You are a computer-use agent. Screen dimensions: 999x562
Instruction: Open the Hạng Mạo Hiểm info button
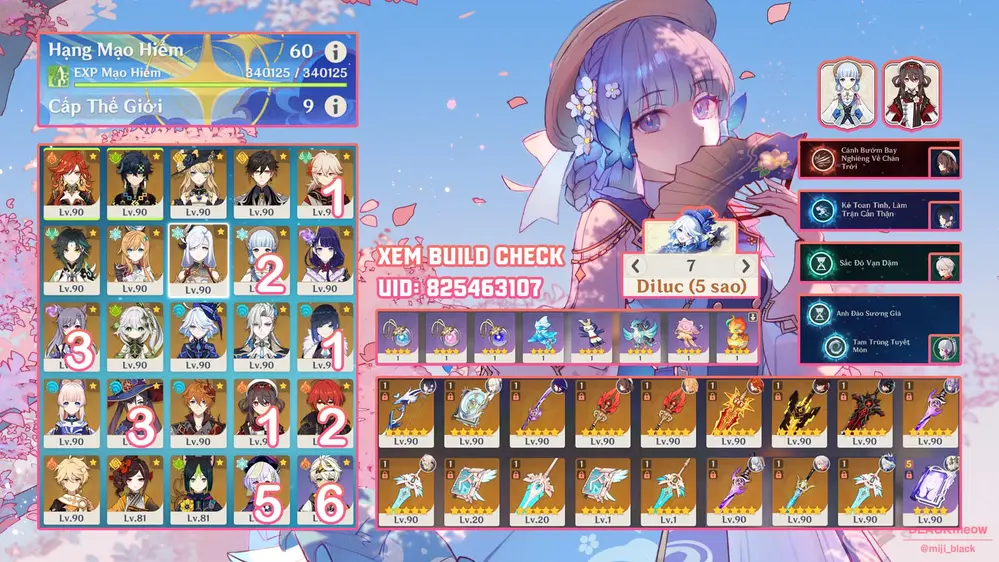tap(335, 50)
